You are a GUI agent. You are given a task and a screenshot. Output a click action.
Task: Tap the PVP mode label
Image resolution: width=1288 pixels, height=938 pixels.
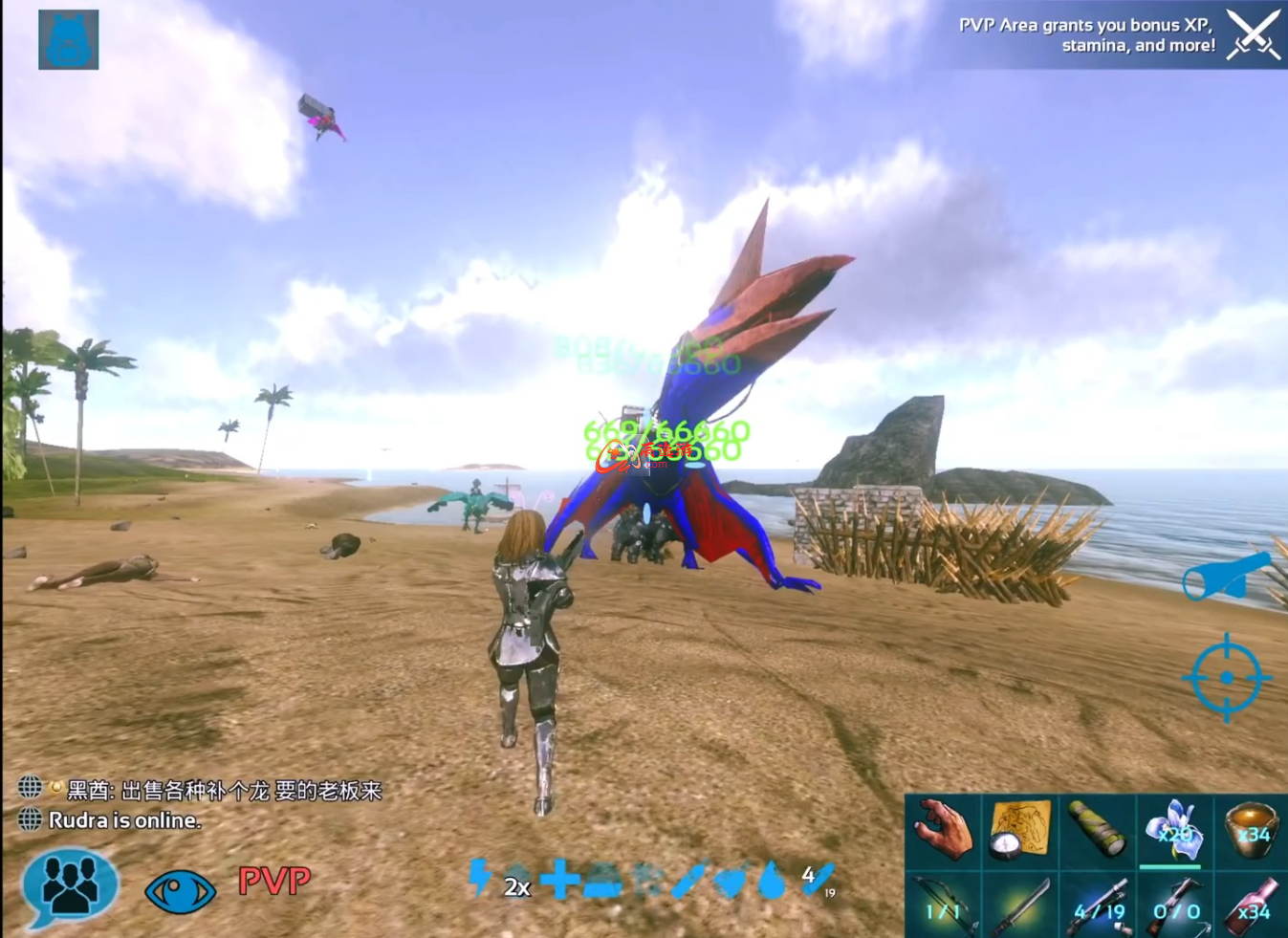[x=274, y=882]
